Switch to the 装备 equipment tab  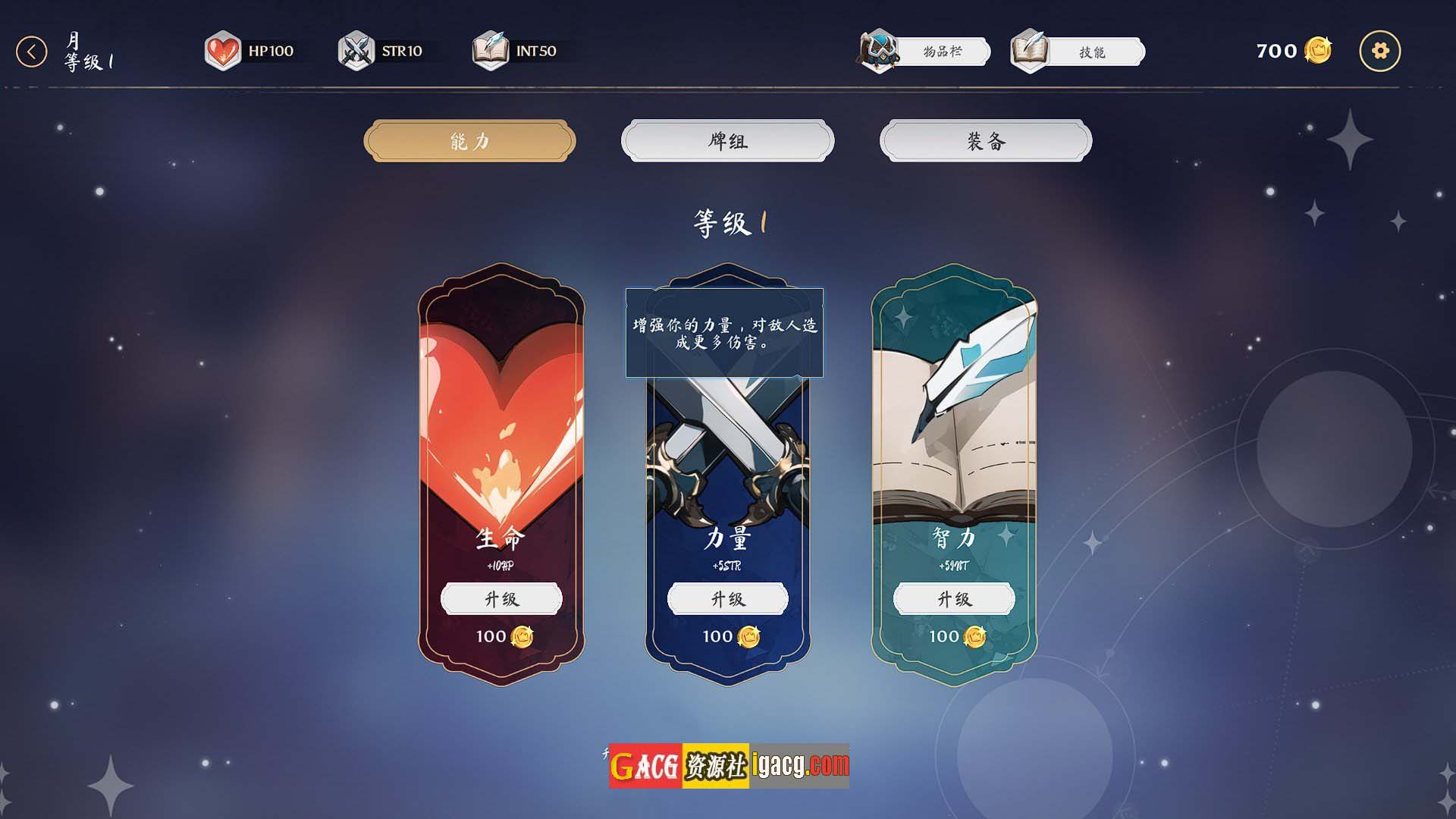point(985,141)
